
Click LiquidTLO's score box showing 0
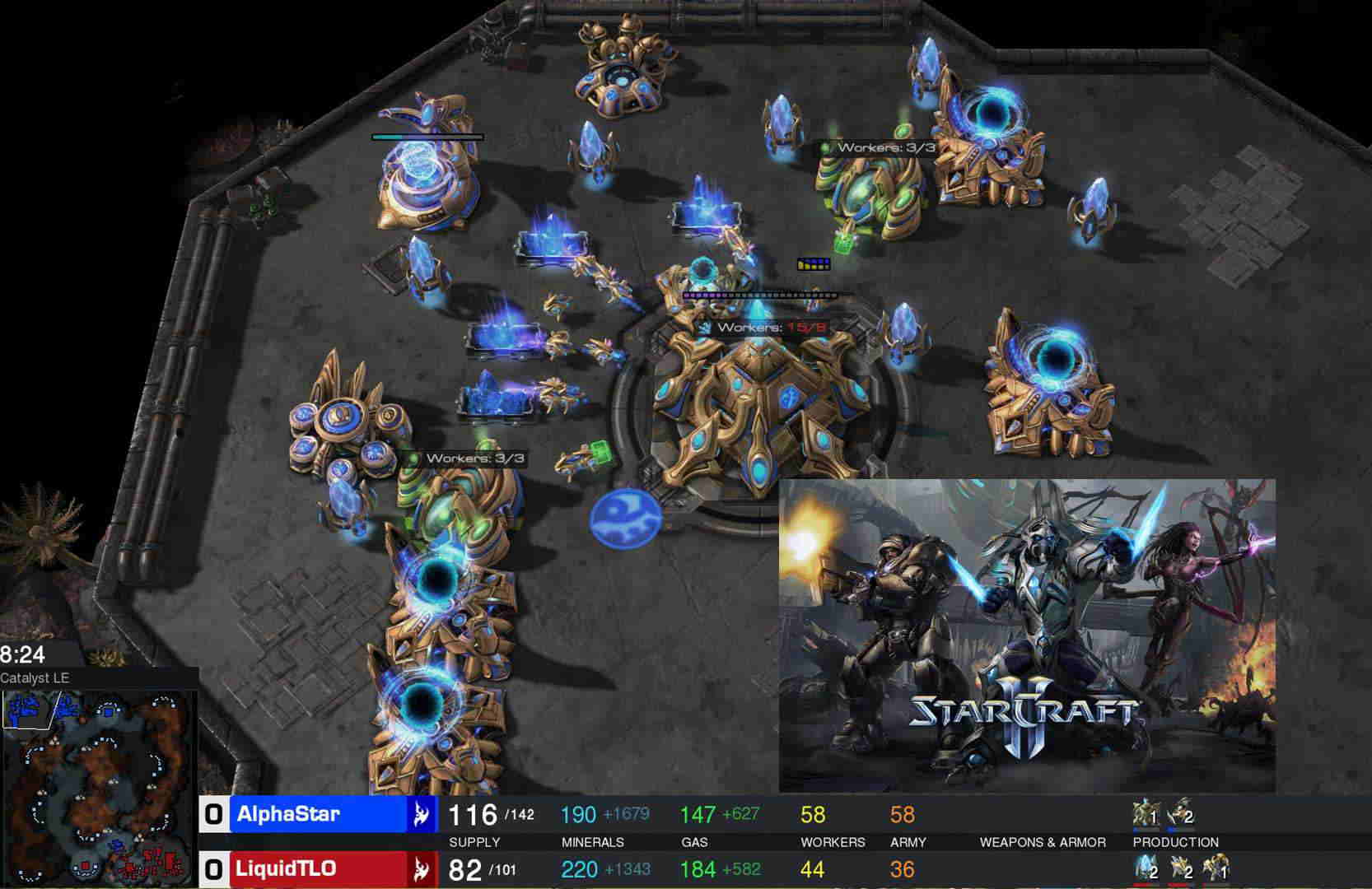pyautogui.click(x=212, y=868)
